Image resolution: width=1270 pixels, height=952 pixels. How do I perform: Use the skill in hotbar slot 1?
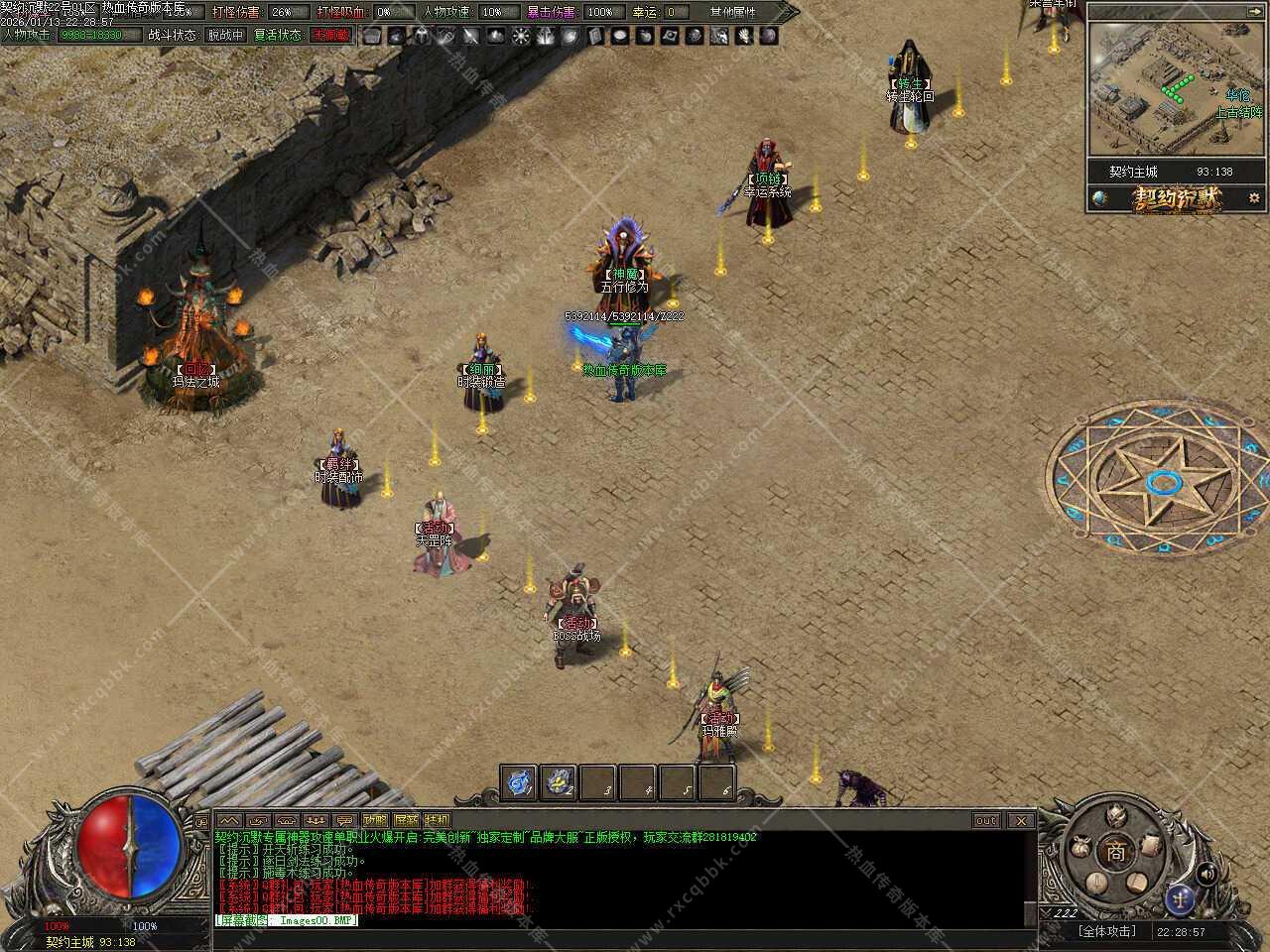(519, 782)
